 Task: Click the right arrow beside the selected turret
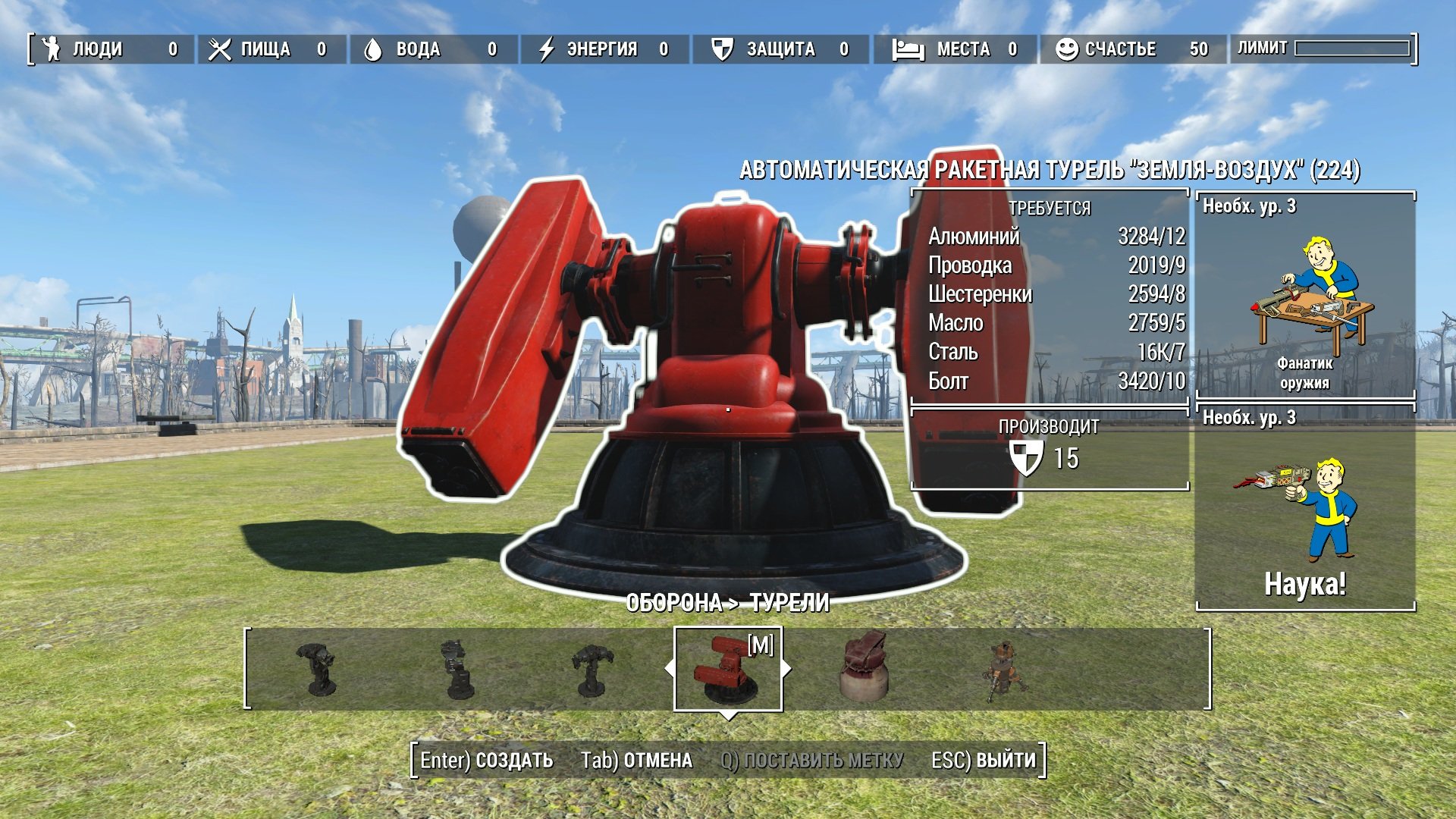[786, 669]
